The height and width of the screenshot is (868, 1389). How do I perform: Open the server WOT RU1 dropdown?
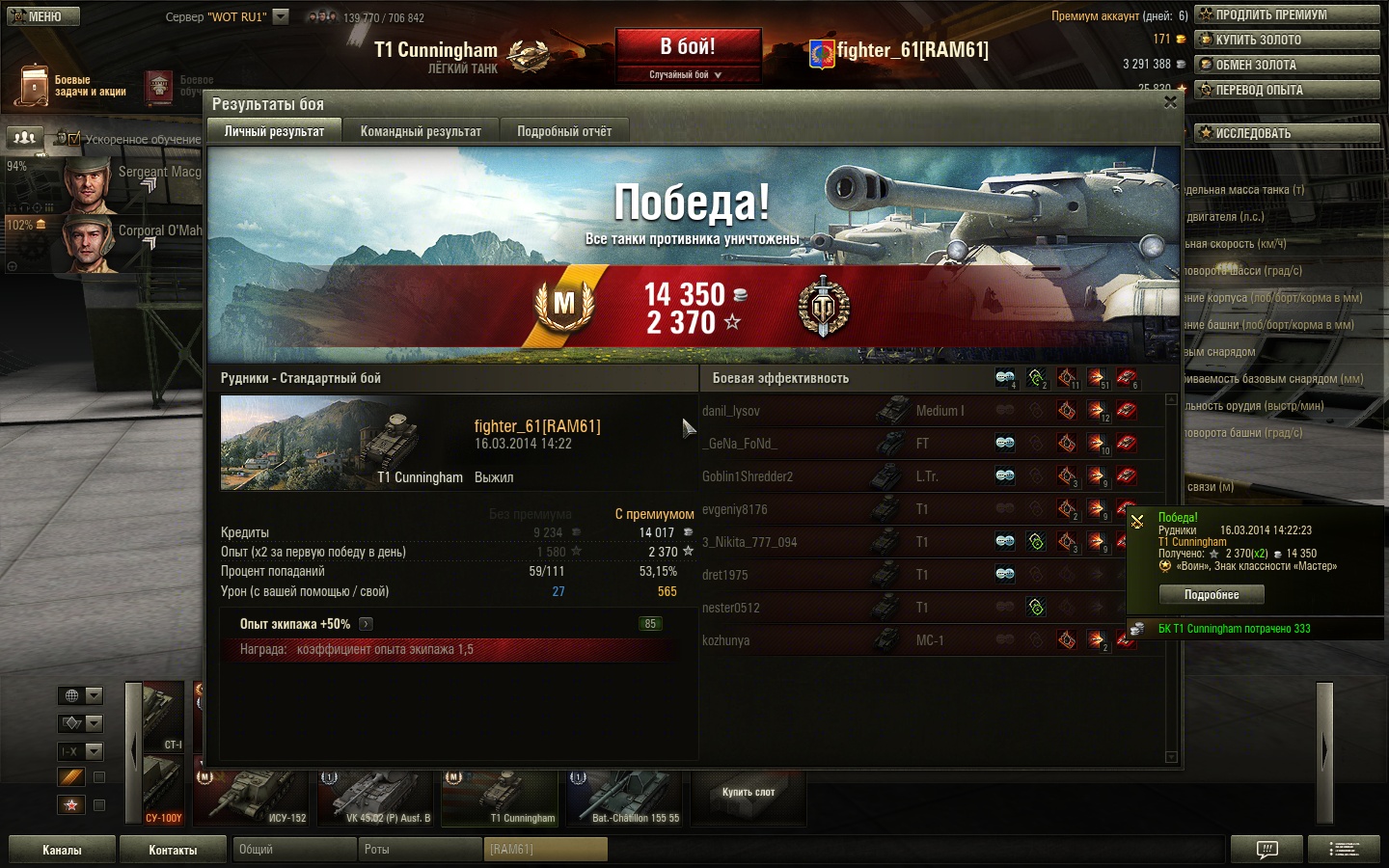[x=281, y=16]
